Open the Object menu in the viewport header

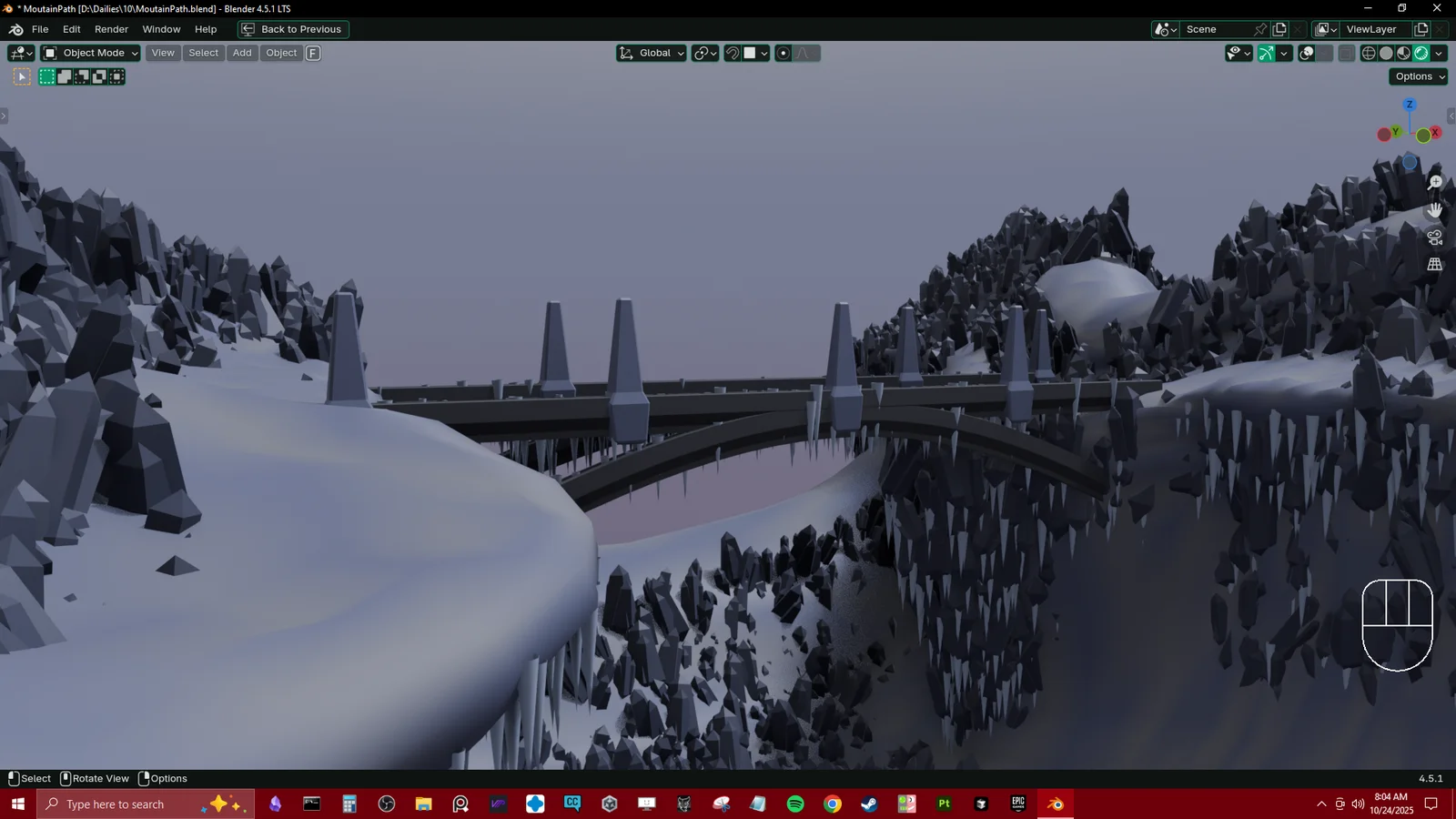point(280,53)
